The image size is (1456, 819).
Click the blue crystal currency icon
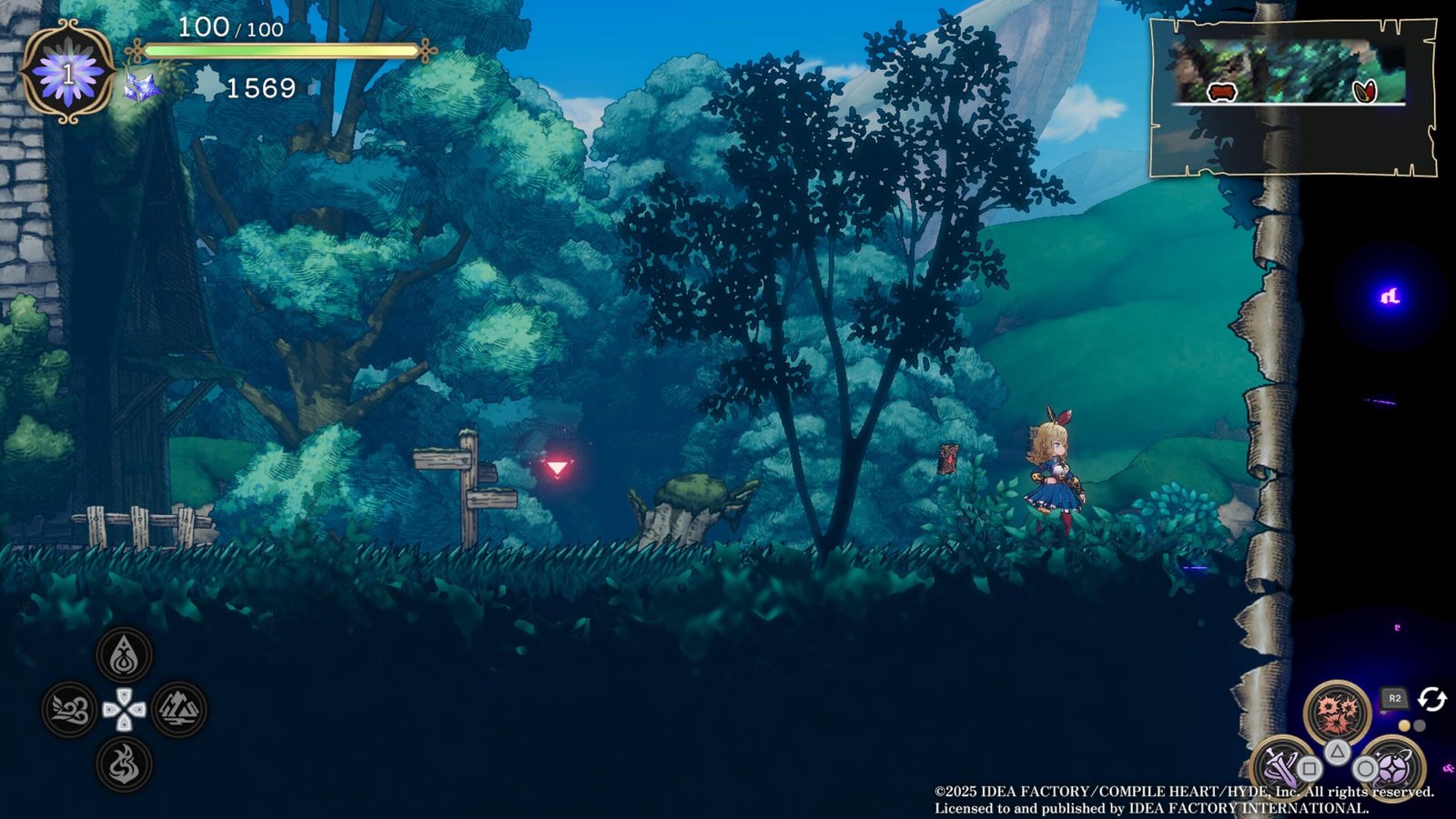142,87
